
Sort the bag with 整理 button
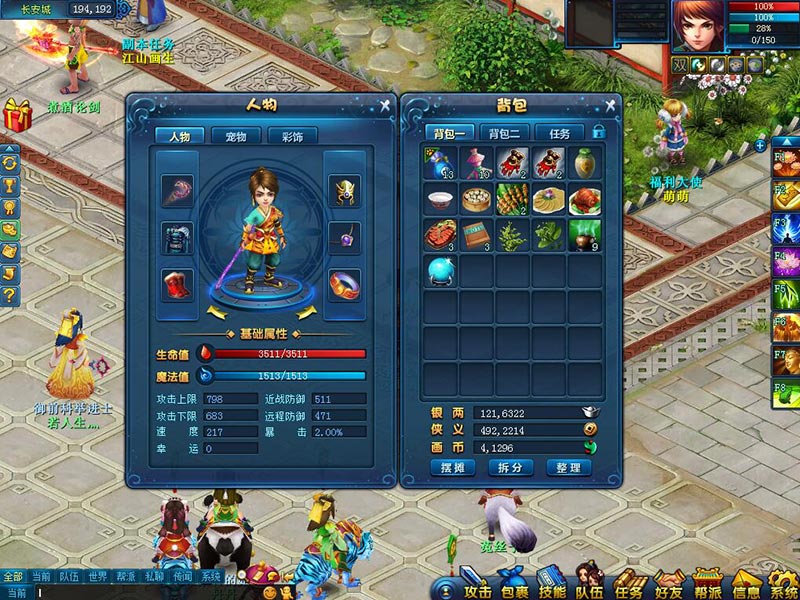(569, 467)
